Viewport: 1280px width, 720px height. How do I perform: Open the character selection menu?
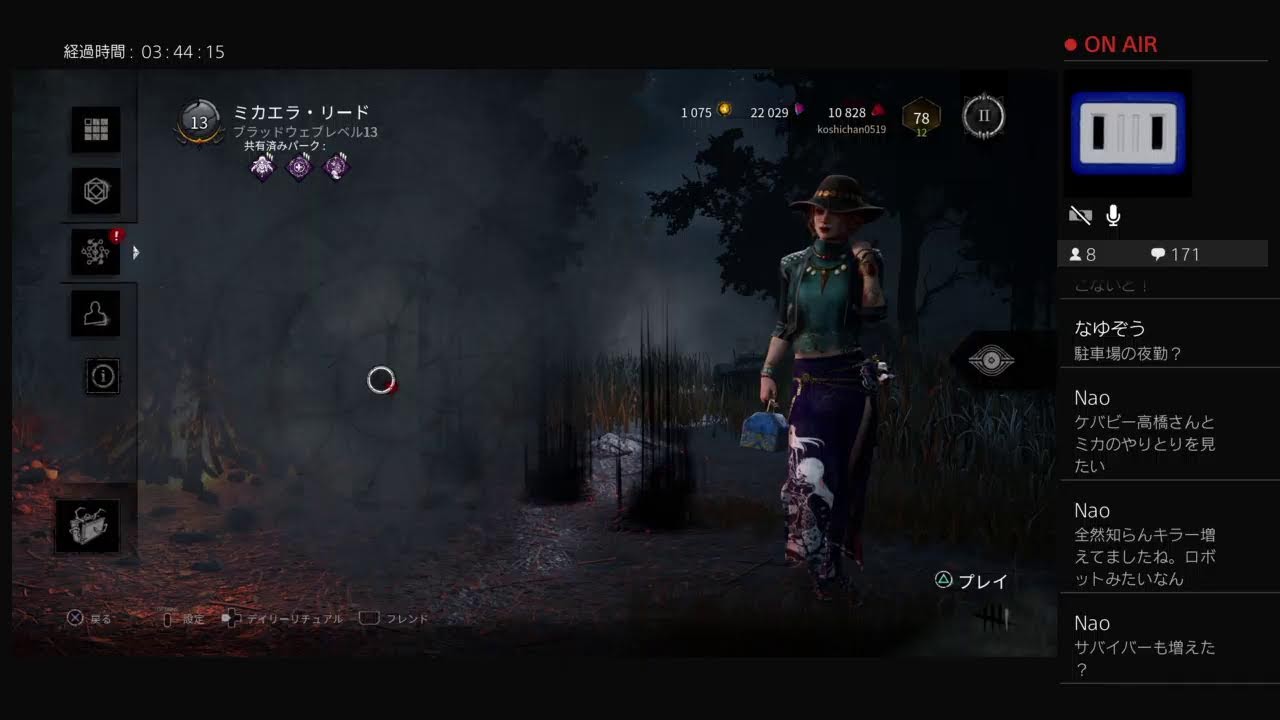pos(96,314)
